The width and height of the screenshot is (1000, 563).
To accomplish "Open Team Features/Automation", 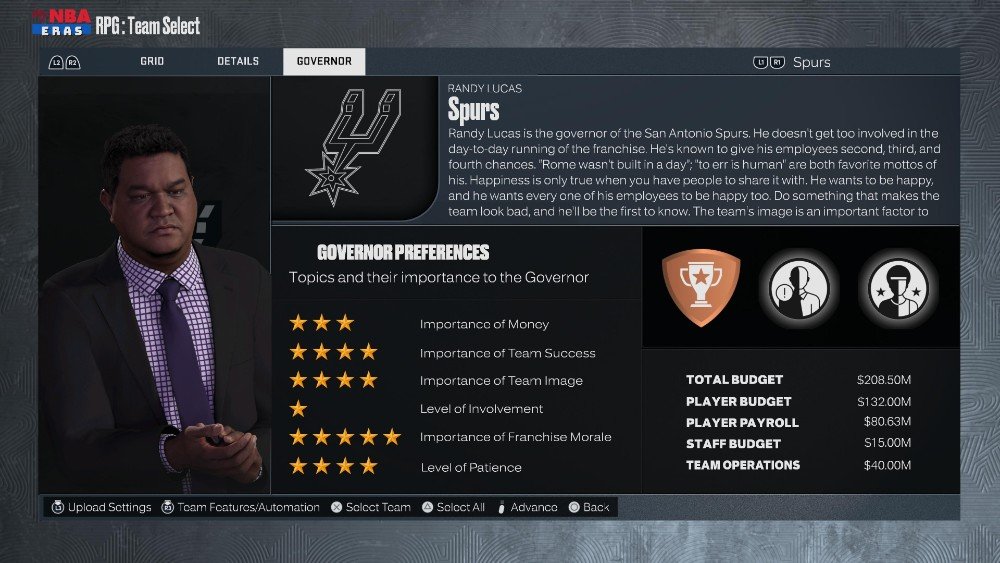I will pyautogui.click(x=239, y=507).
